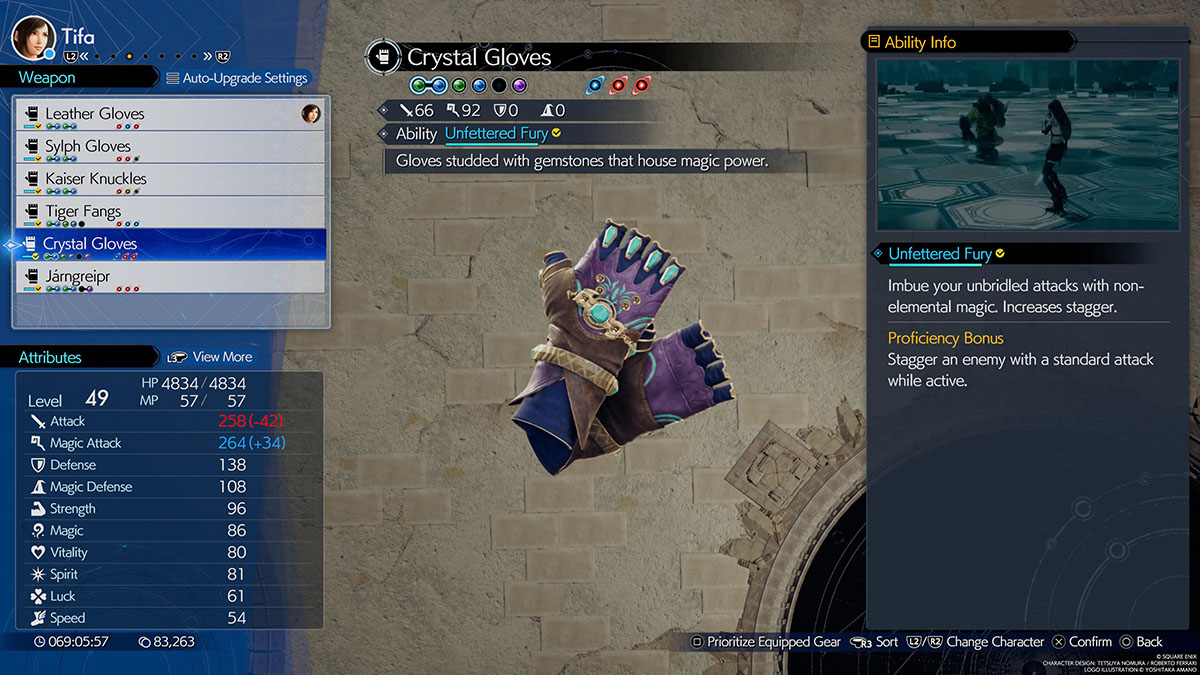Open Auto-Upgrade Settings
1200x675 pixels.
click(237, 78)
